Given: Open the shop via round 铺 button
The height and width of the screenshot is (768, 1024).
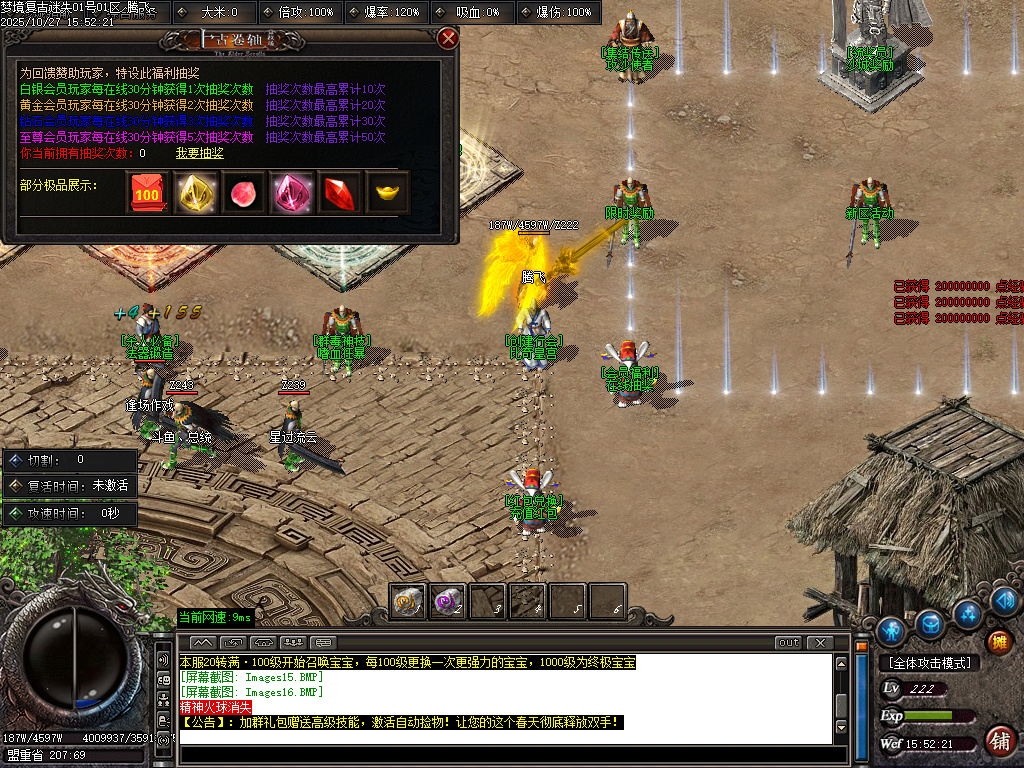Looking at the screenshot, I should pyautogui.click(x=998, y=740).
